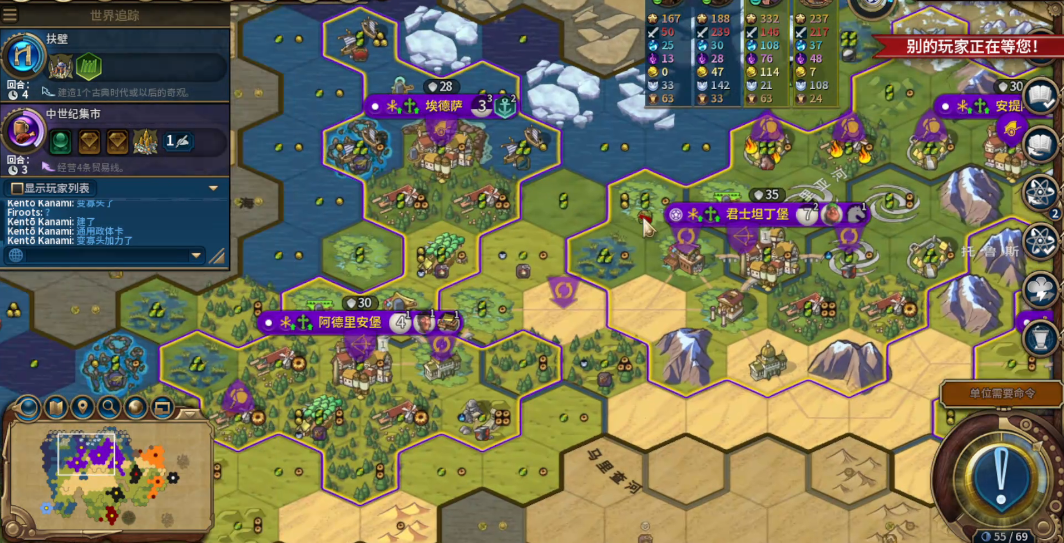This screenshot has width=1064, height=543.
Task: Click the globe chat target icon
Action: [x=16, y=256]
